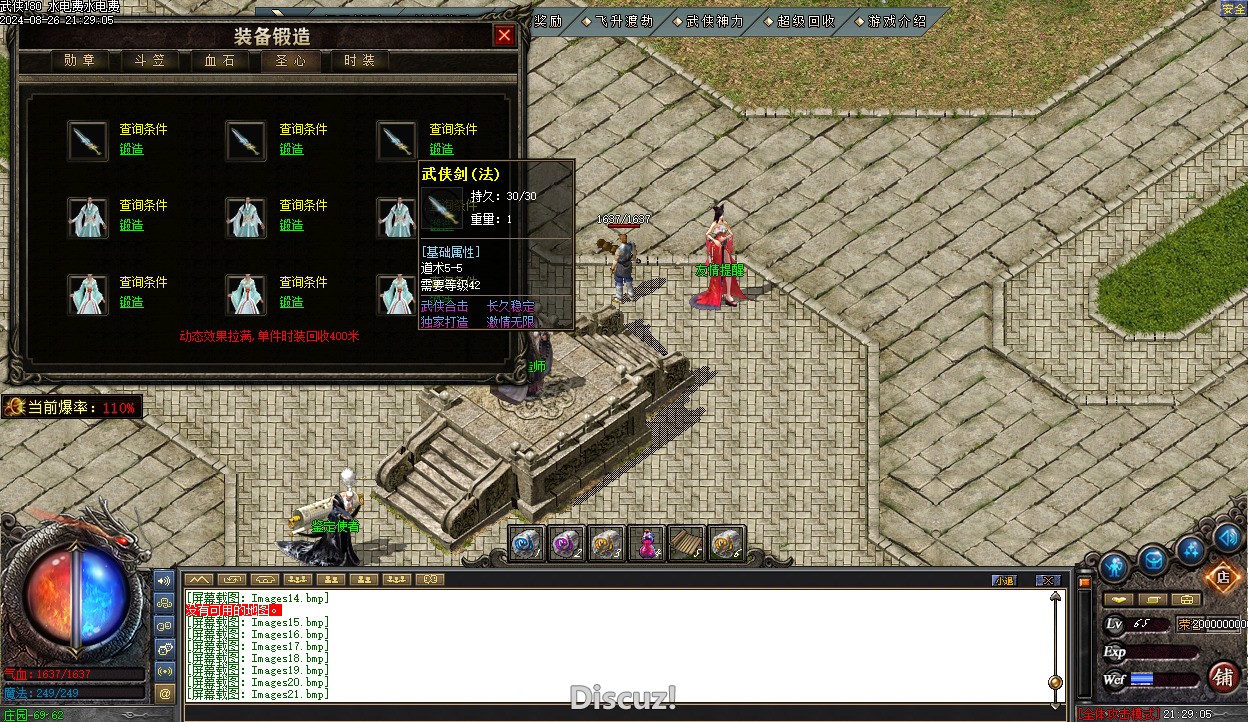Screen dimensions: 1248x722
Task: Switch to the 勋章 tab
Action: coord(79,61)
